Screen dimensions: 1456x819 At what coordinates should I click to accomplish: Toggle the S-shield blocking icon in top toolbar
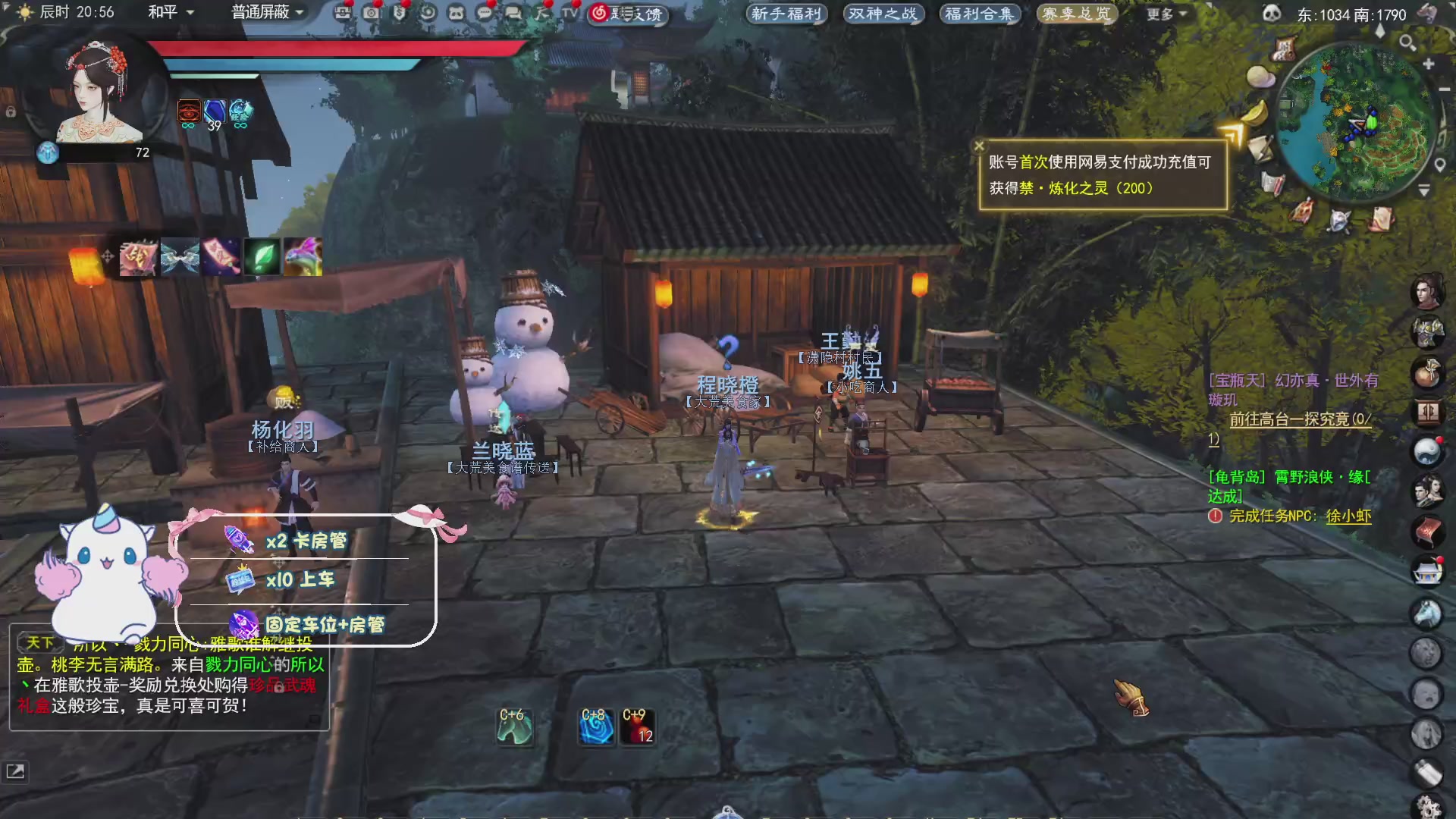coord(400,12)
